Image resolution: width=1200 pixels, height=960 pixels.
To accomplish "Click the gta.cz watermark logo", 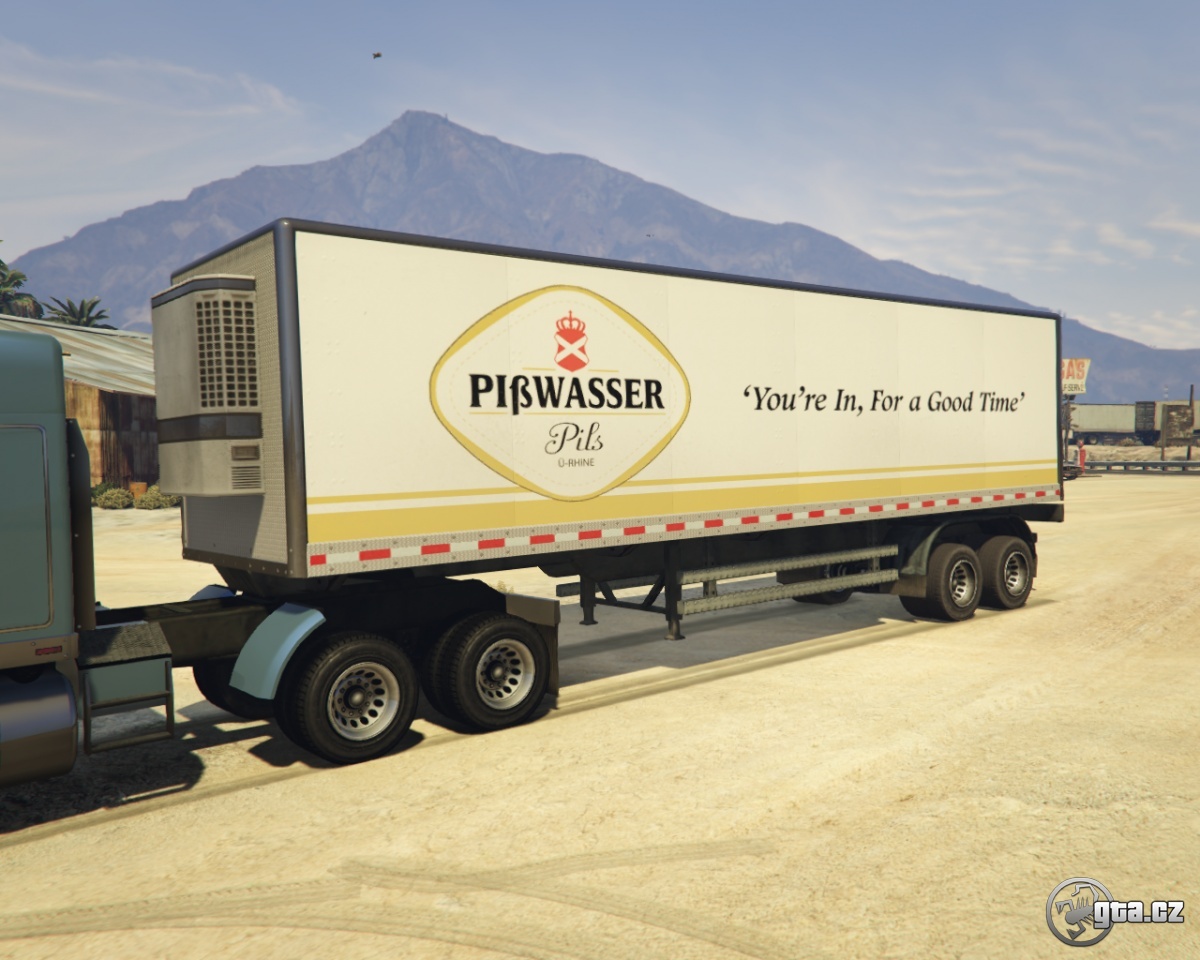I will click(1114, 911).
